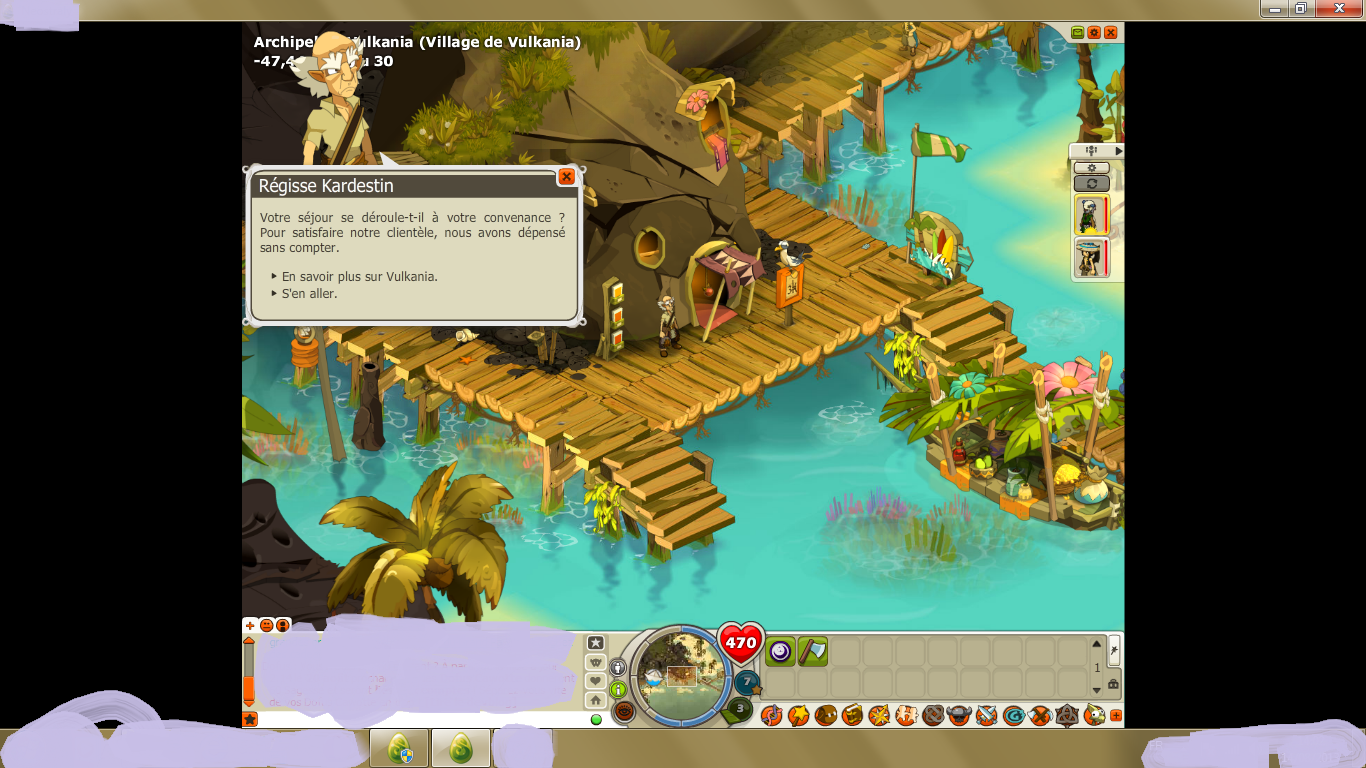Activate the purple swirl spell slot
This screenshot has width=1366, height=768.
click(780, 652)
